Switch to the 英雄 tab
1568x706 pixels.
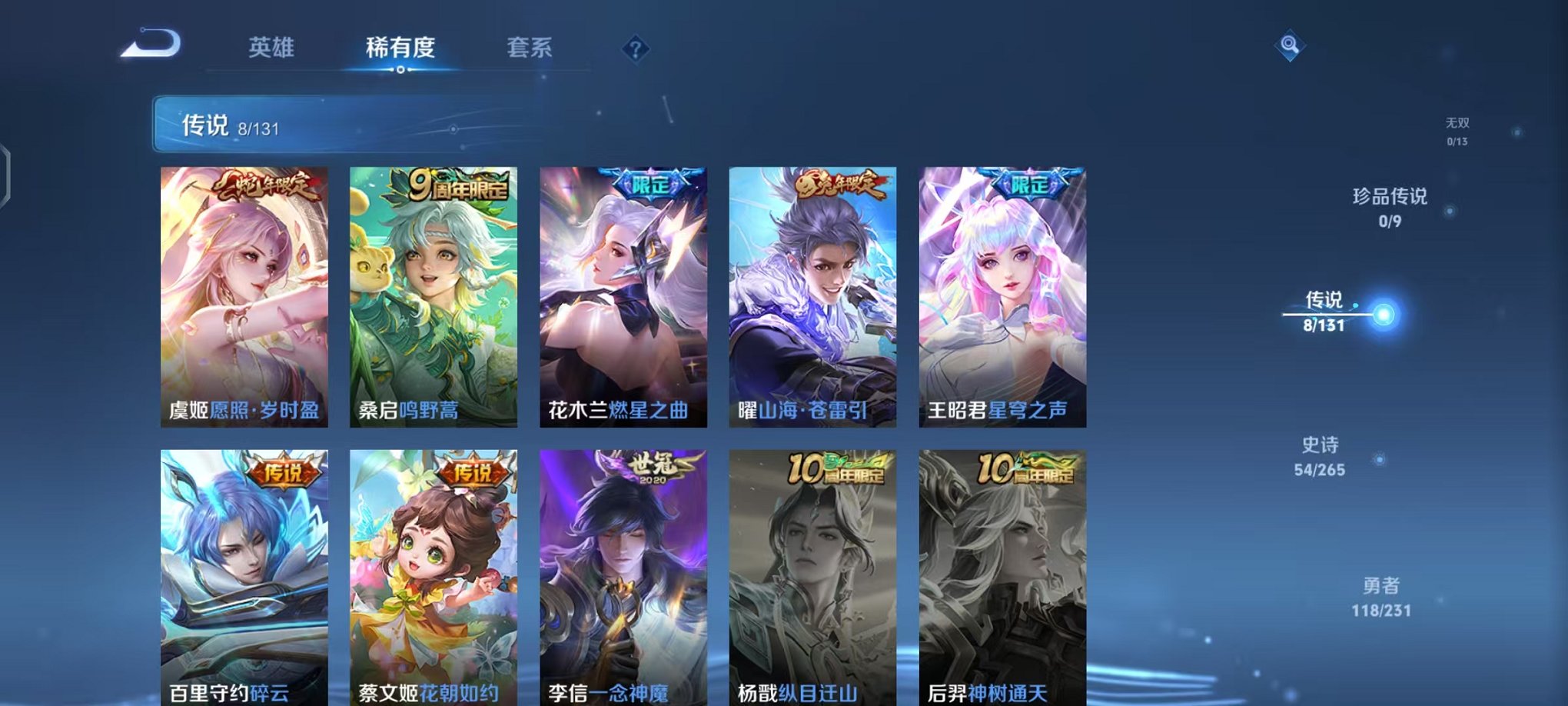pos(273,48)
